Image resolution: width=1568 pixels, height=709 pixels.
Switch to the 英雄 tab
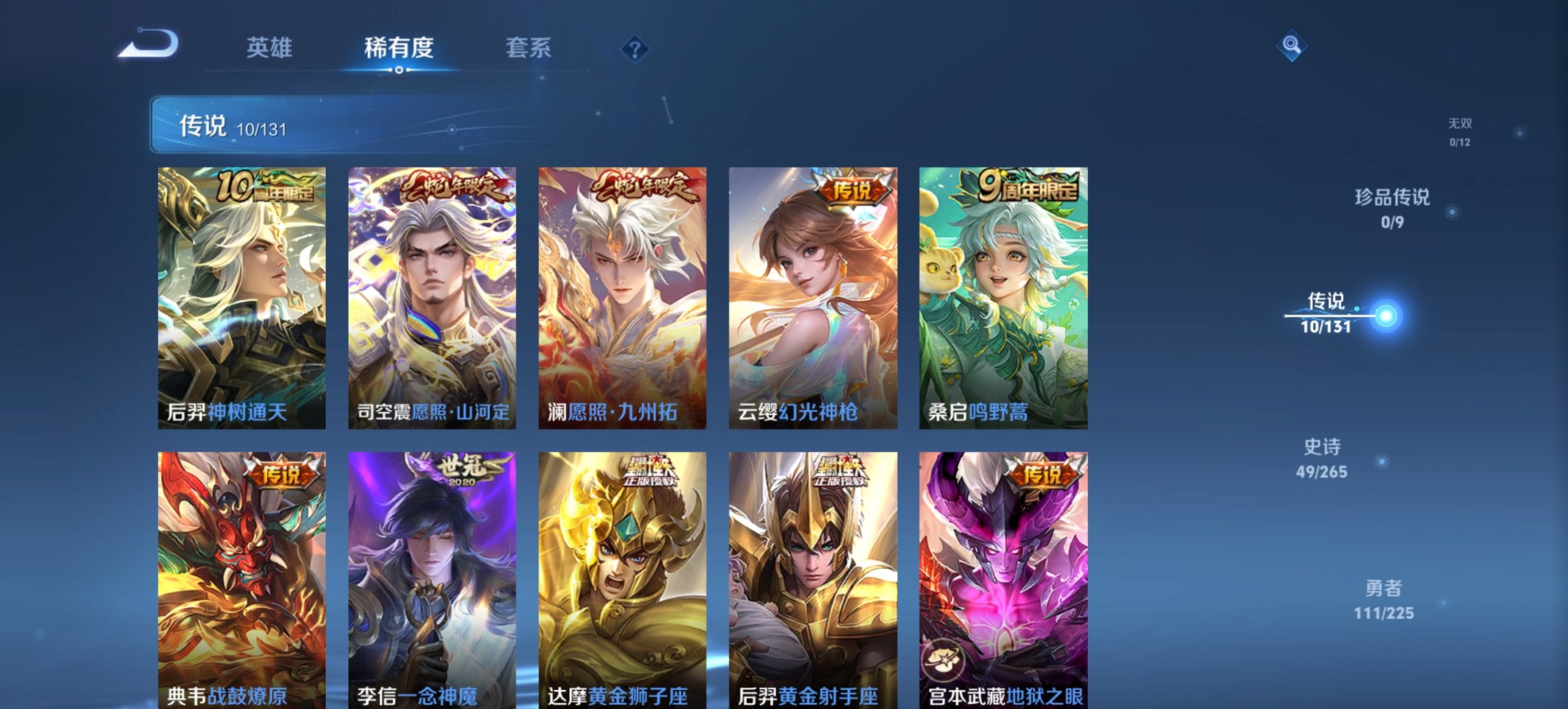point(271,48)
